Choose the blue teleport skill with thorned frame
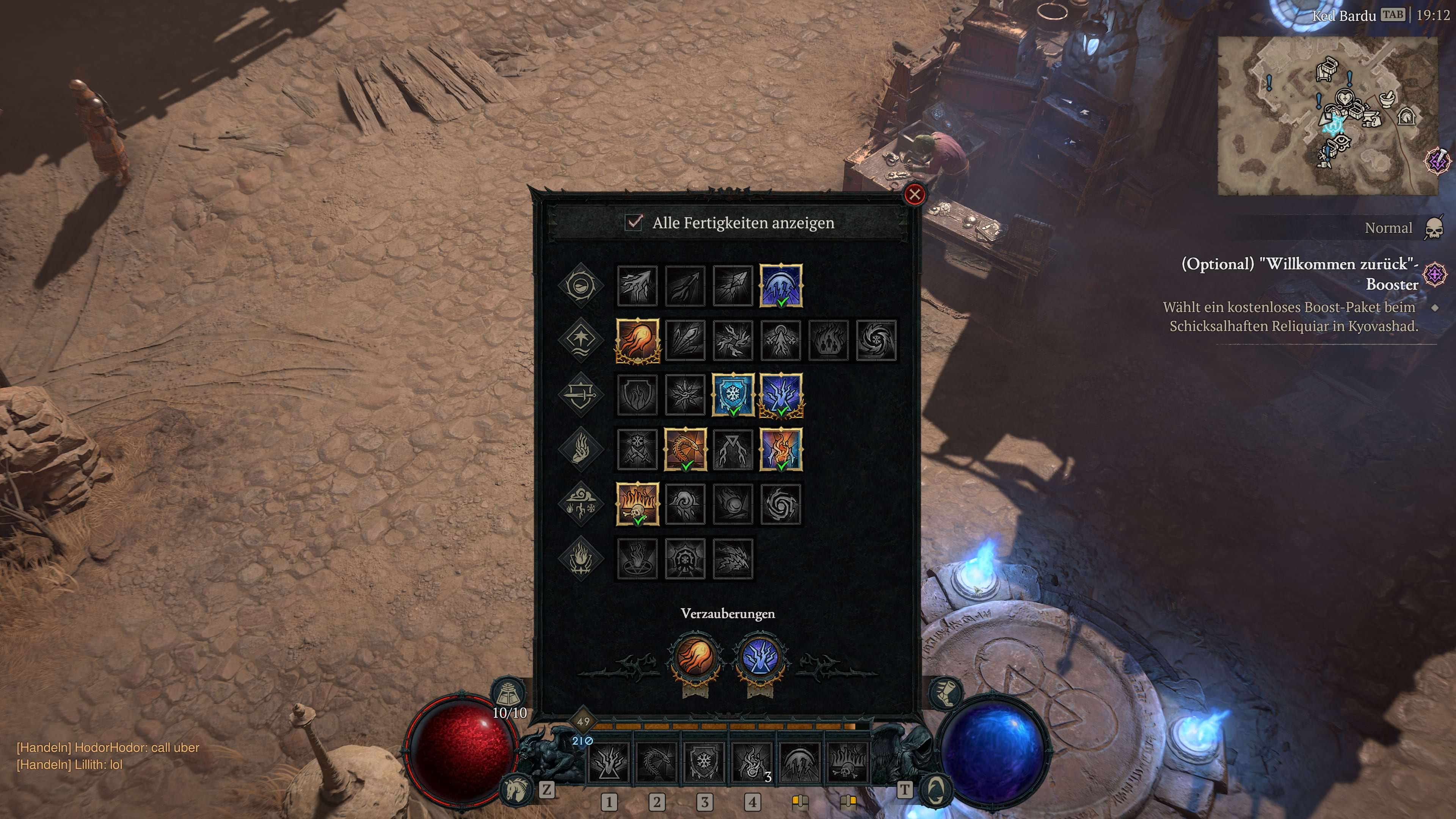The height and width of the screenshot is (819, 1456). 781,394
